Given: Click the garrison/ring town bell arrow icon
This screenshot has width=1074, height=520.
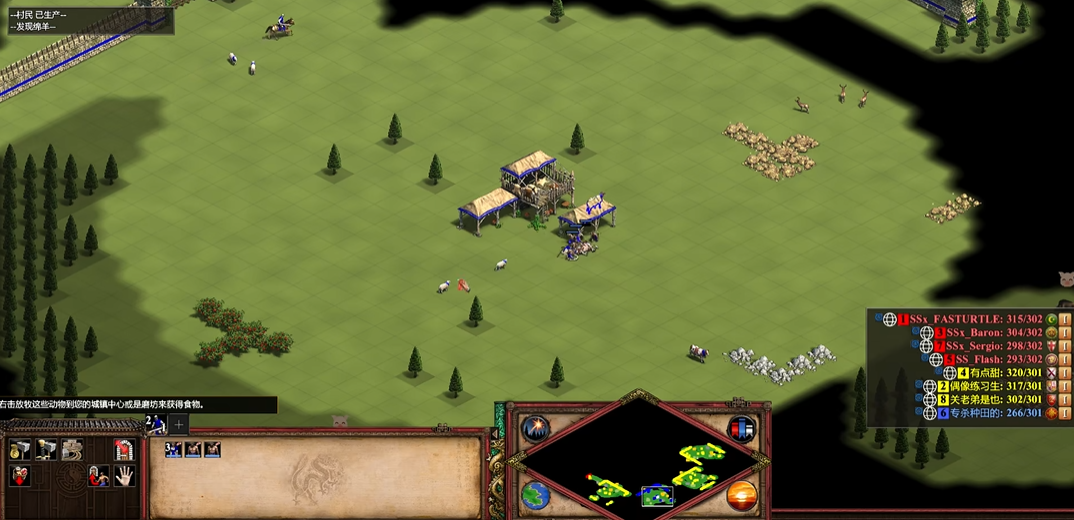Looking at the screenshot, I should 123,451.
